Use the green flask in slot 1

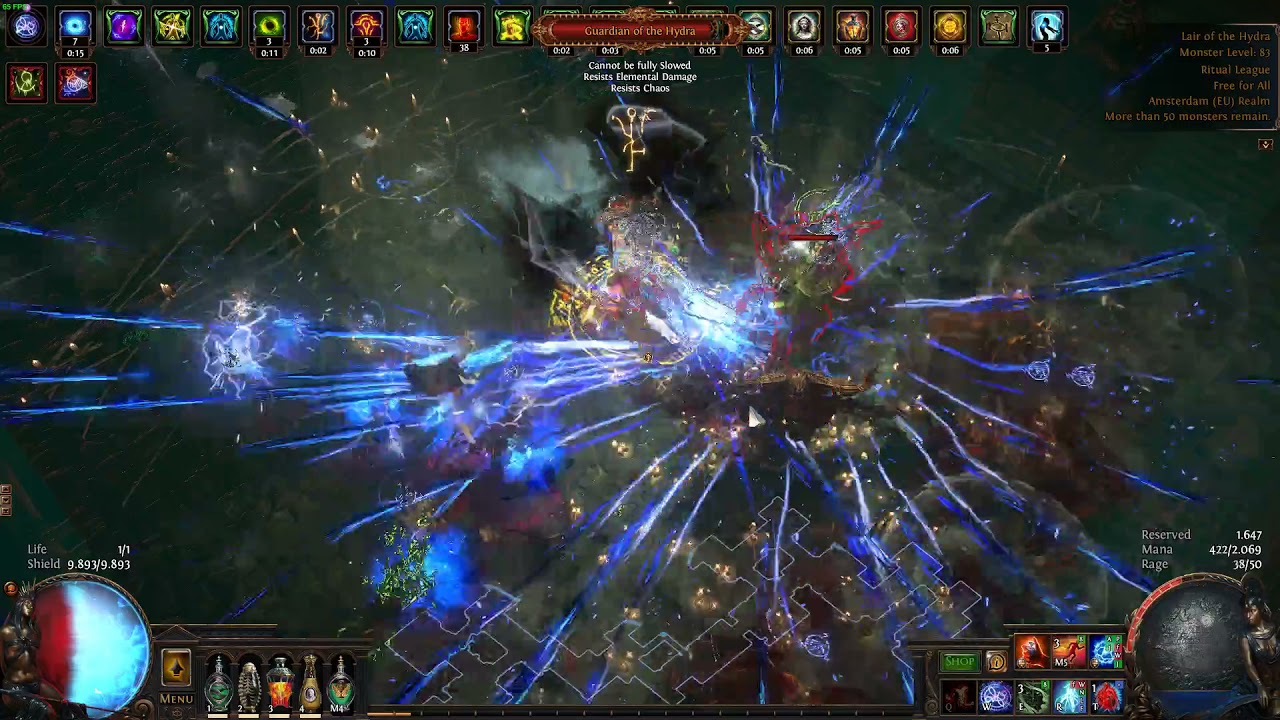[x=218, y=684]
